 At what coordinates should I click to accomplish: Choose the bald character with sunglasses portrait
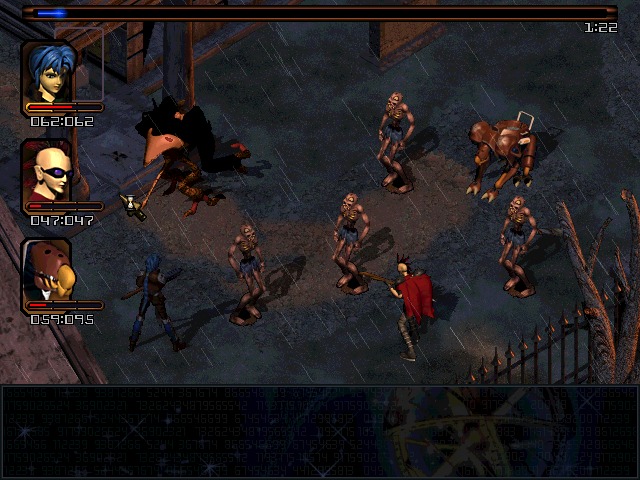point(47,171)
